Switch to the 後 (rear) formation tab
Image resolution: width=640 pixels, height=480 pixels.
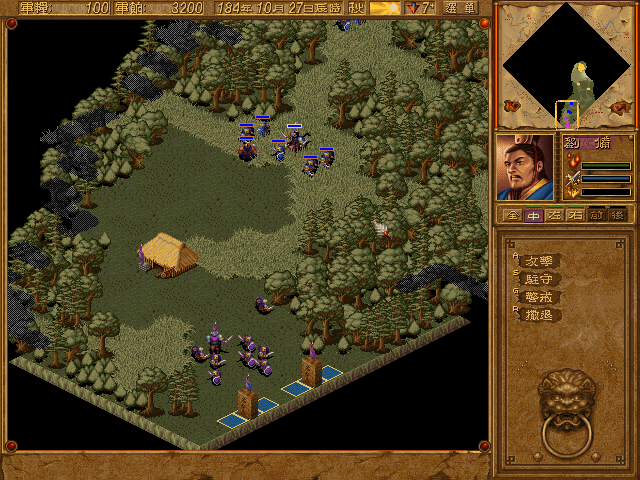[x=617, y=214]
